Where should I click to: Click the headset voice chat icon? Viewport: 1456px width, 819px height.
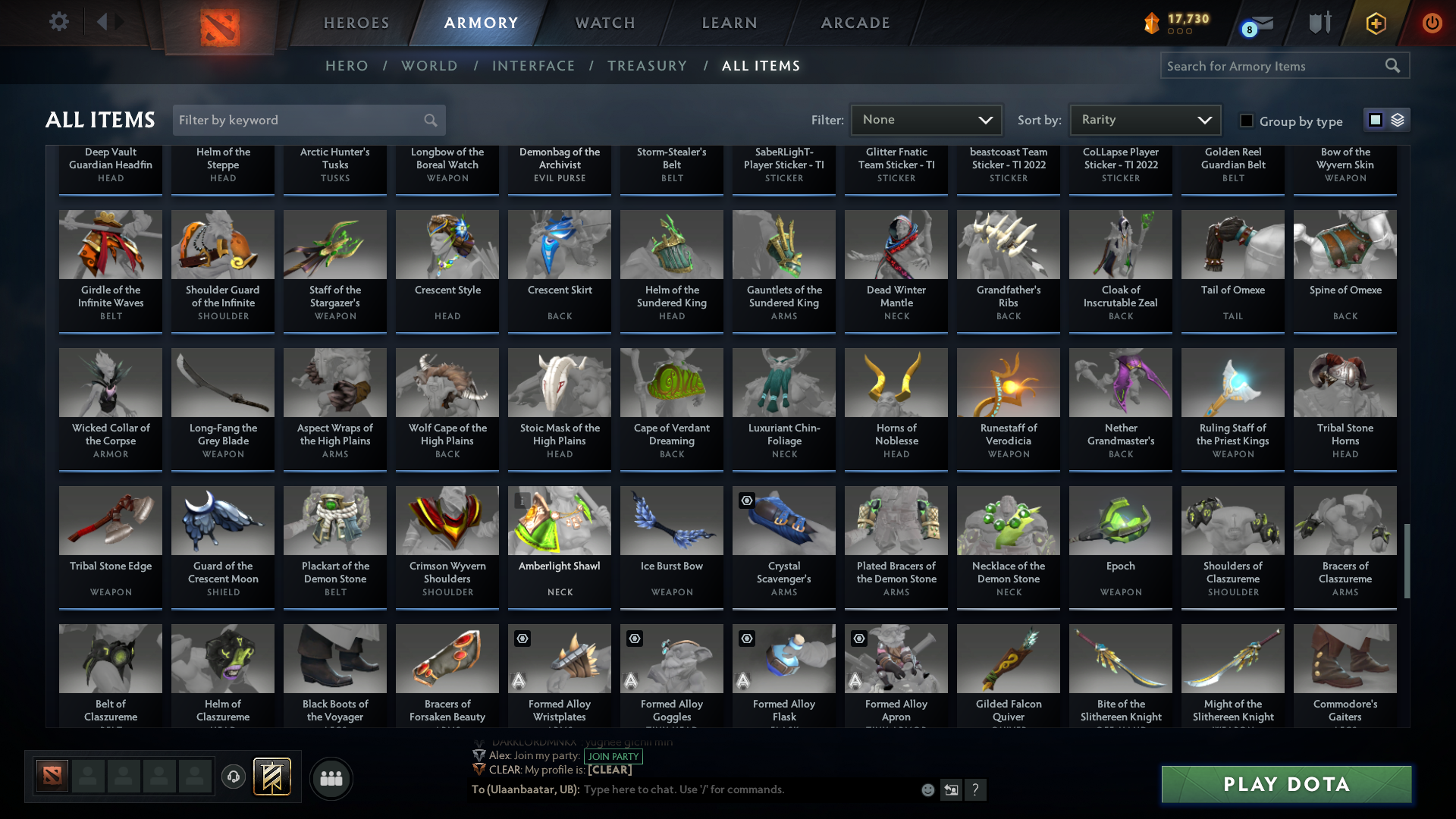pos(234,777)
